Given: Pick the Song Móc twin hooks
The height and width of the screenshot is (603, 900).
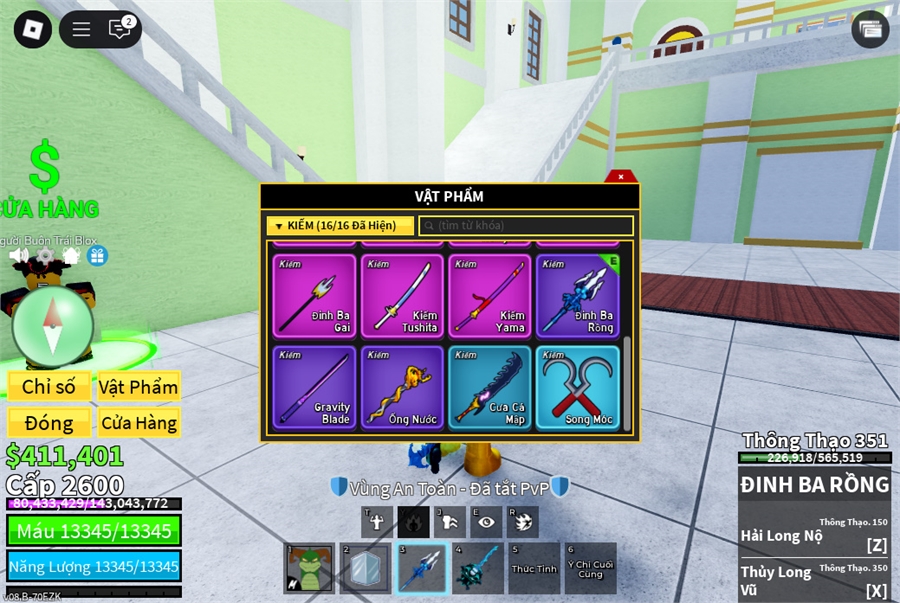Looking at the screenshot, I should [578, 388].
